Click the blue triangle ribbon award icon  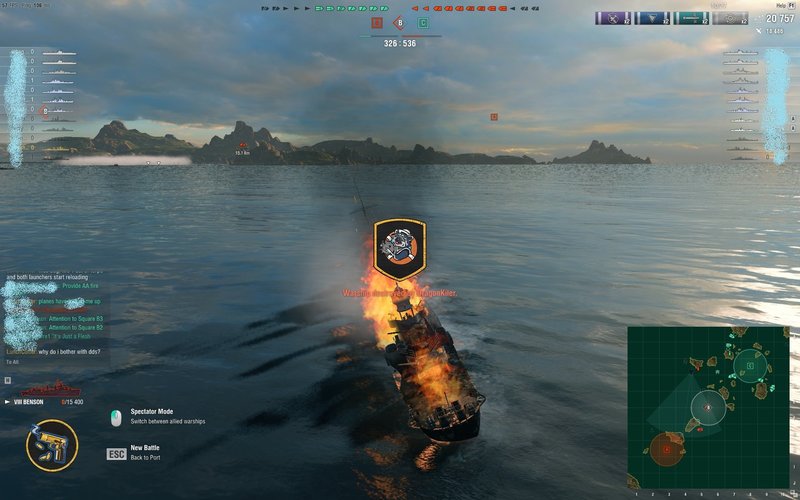[652, 18]
